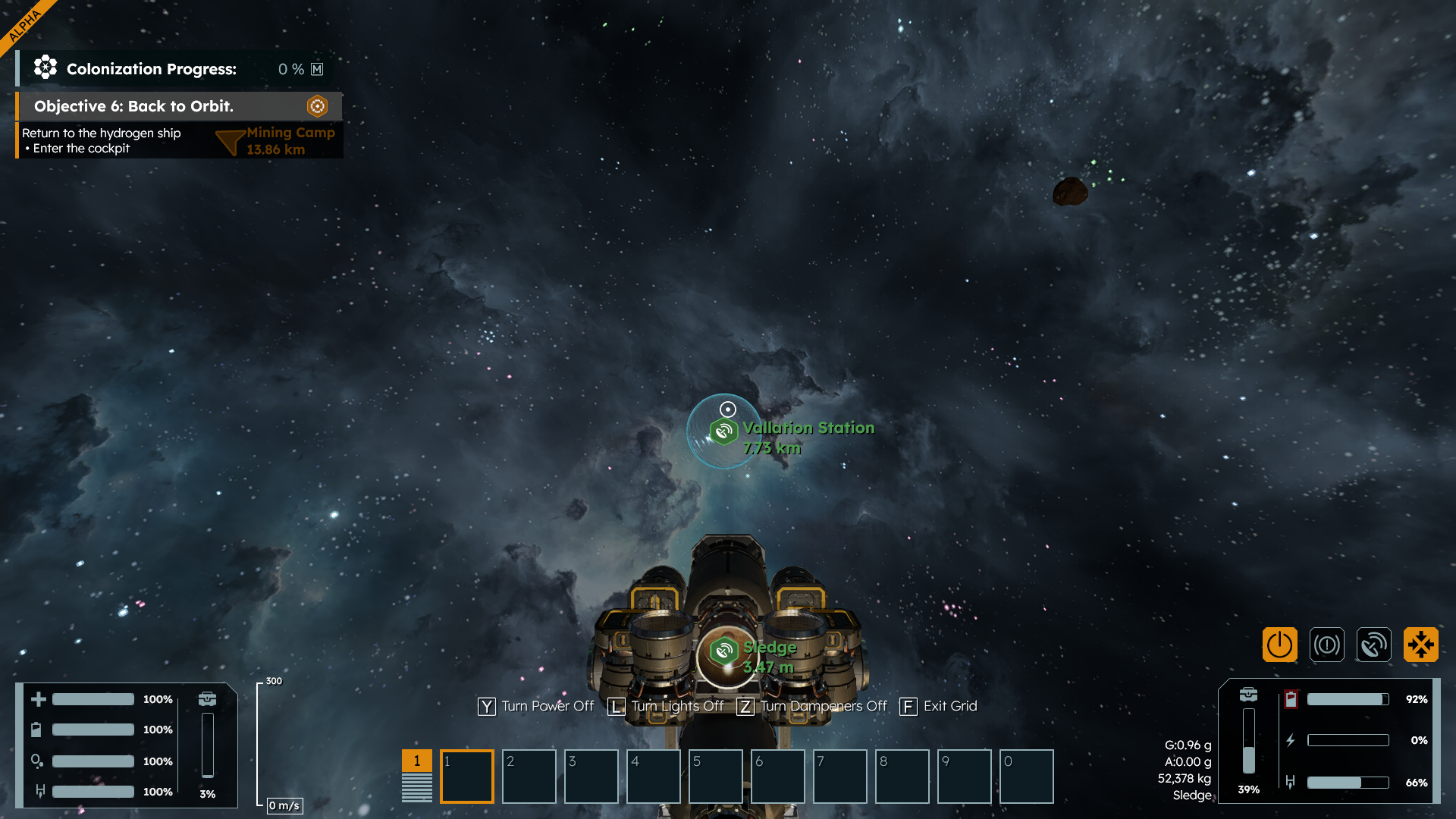Toggle the parking brake circle icon
This screenshot has height=819, width=1456.
tap(1326, 645)
